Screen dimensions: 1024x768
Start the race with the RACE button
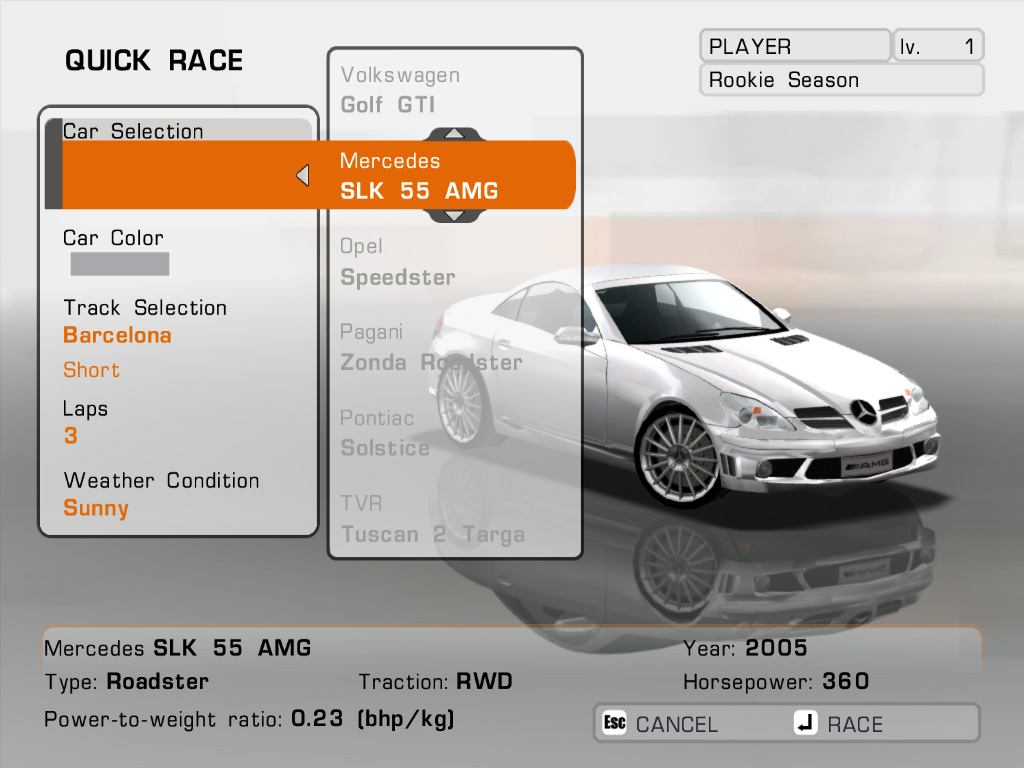pyautogui.click(x=840, y=724)
